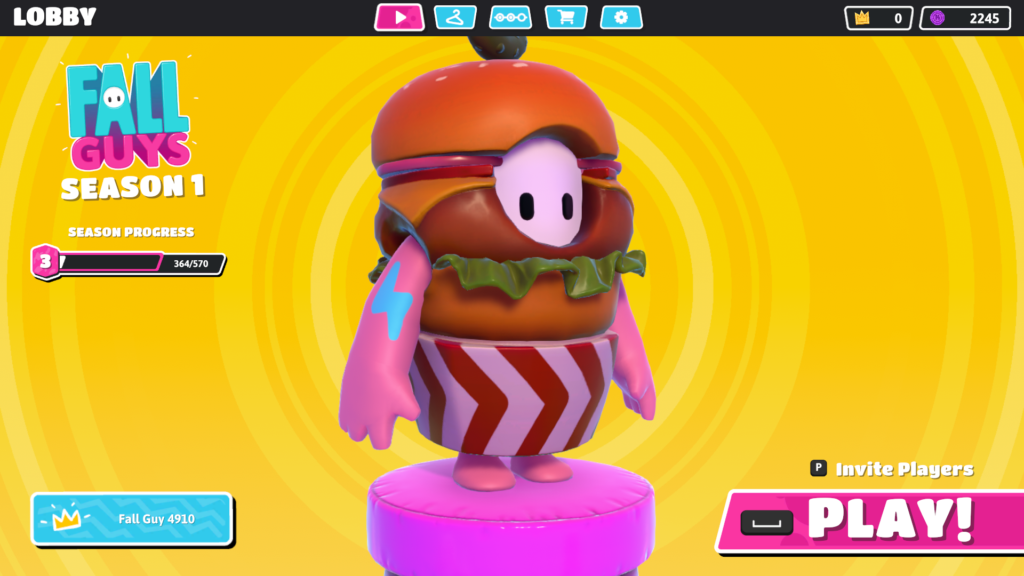Image resolution: width=1024 pixels, height=576 pixels.
Task: Open the Customiser hanger tab
Action: point(456,17)
